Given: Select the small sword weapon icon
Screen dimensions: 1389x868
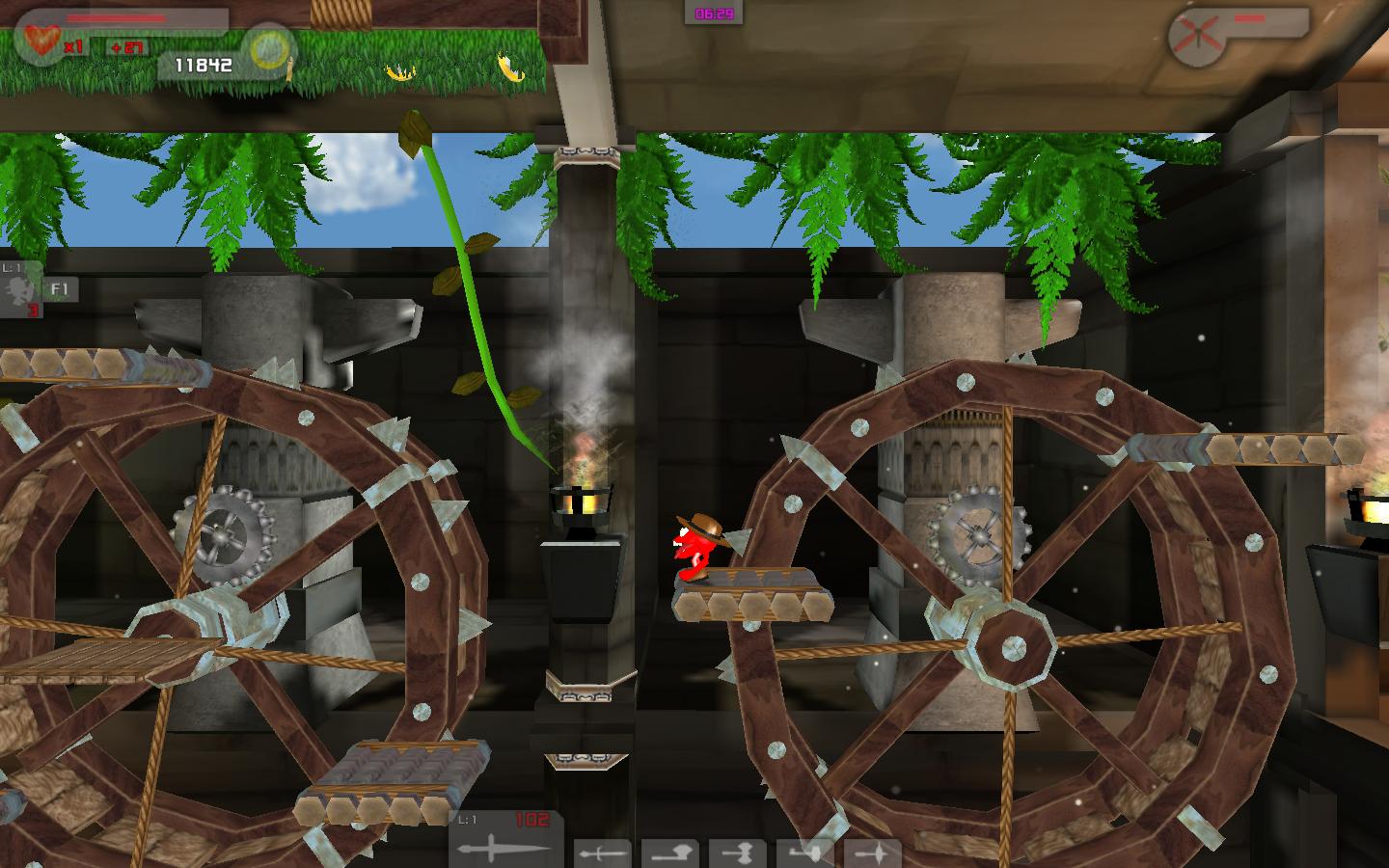Looking at the screenshot, I should pos(602,853).
